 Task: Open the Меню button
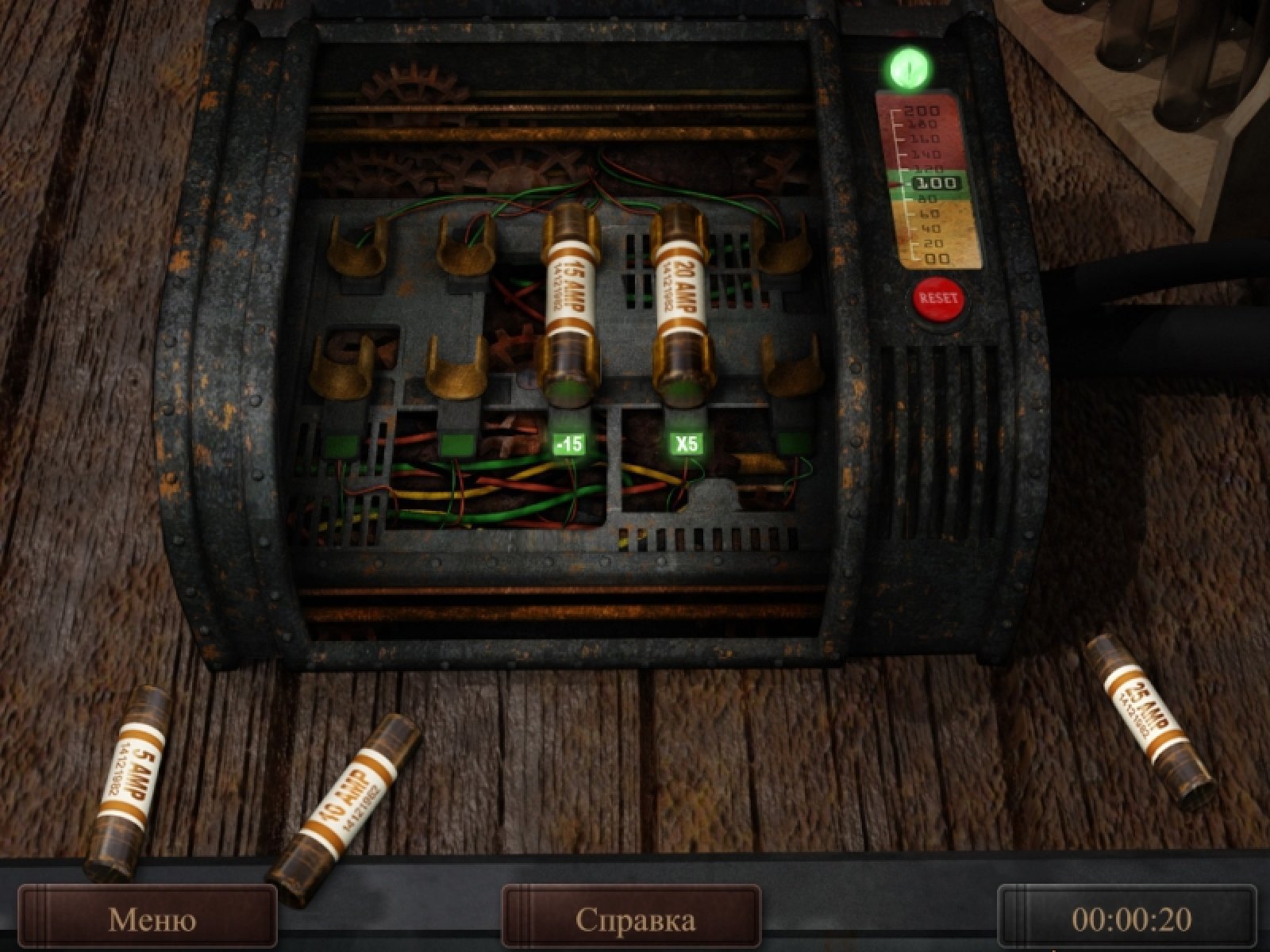(151, 919)
